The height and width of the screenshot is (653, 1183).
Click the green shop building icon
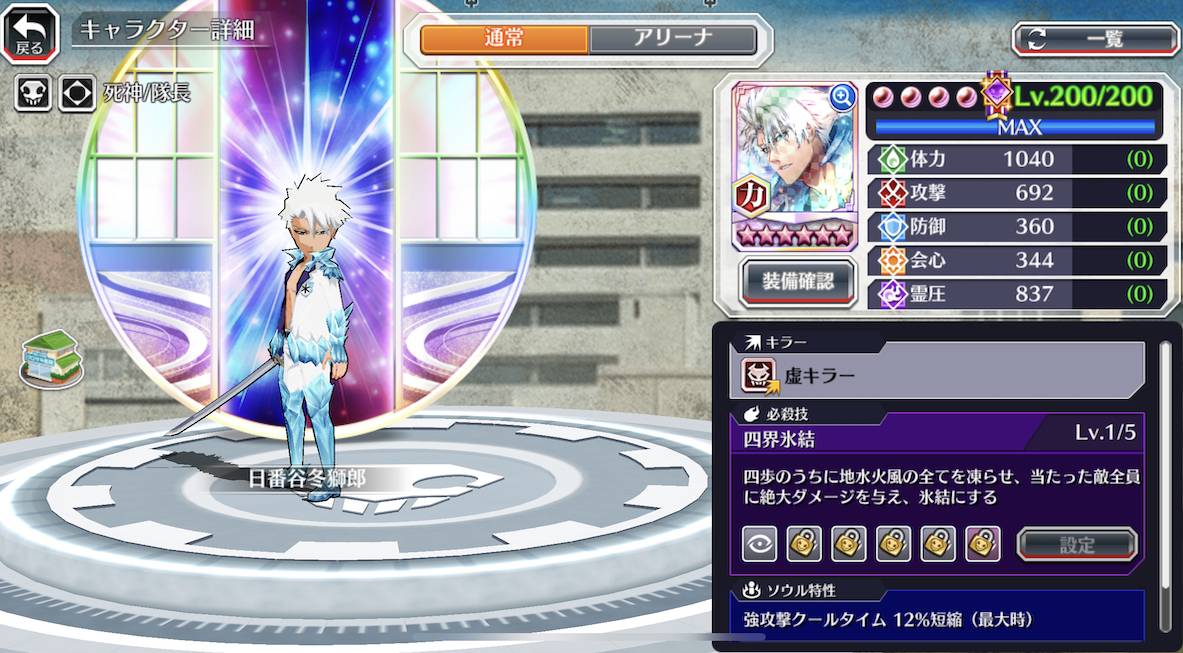(51, 359)
